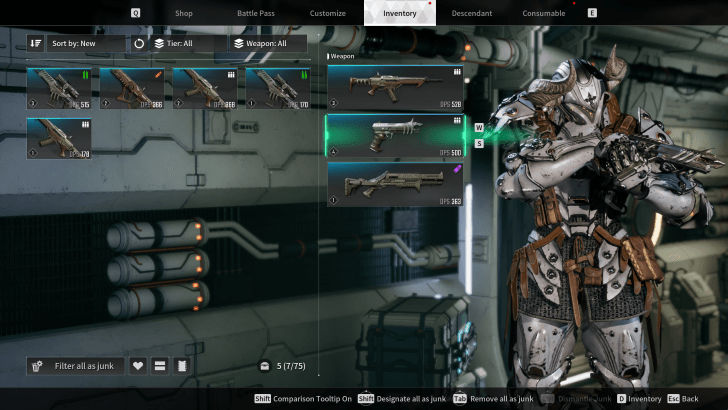Go to the Customize tab
Image resolution: width=728 pixels, height=410 pixels.
coord(327,13)
